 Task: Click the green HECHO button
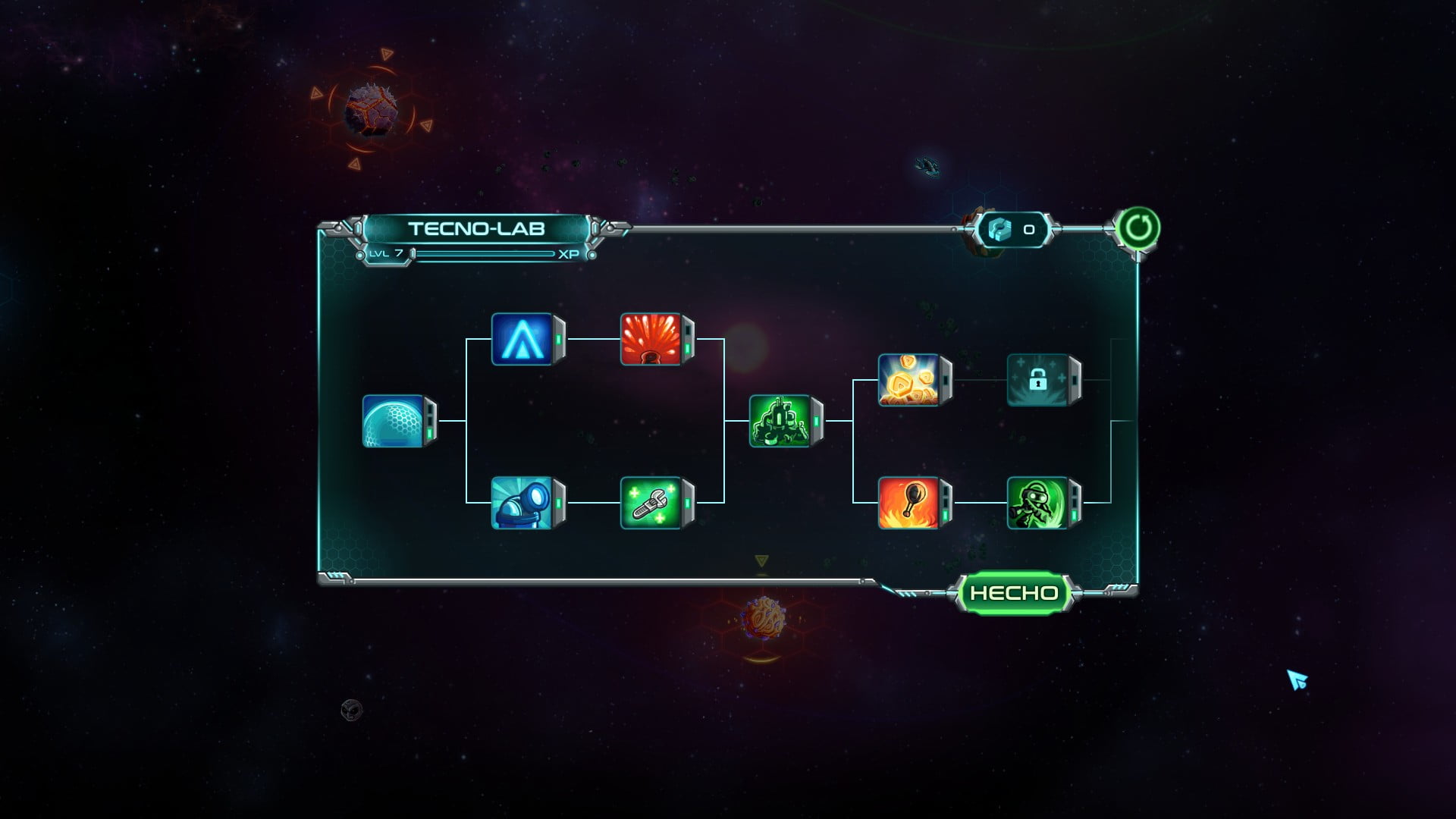click(x=1014, y=593)
